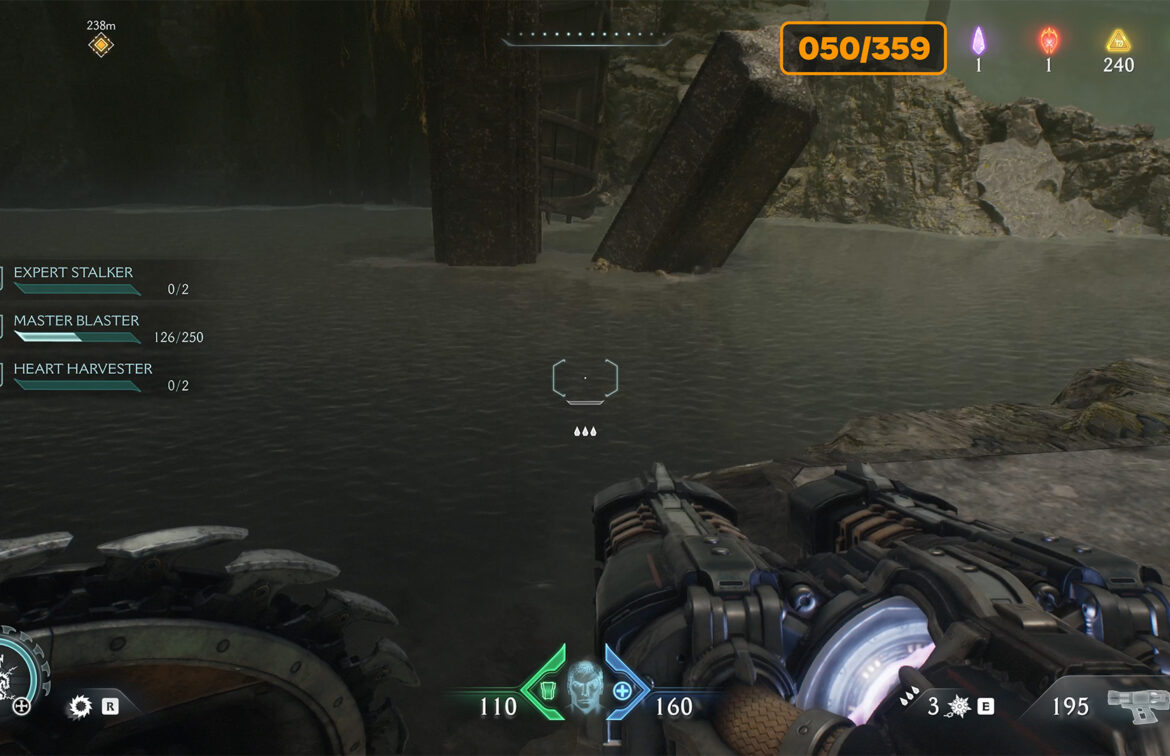
Task: Click the diamond objective waypoint marker
Action: click(x=101, y=45)
